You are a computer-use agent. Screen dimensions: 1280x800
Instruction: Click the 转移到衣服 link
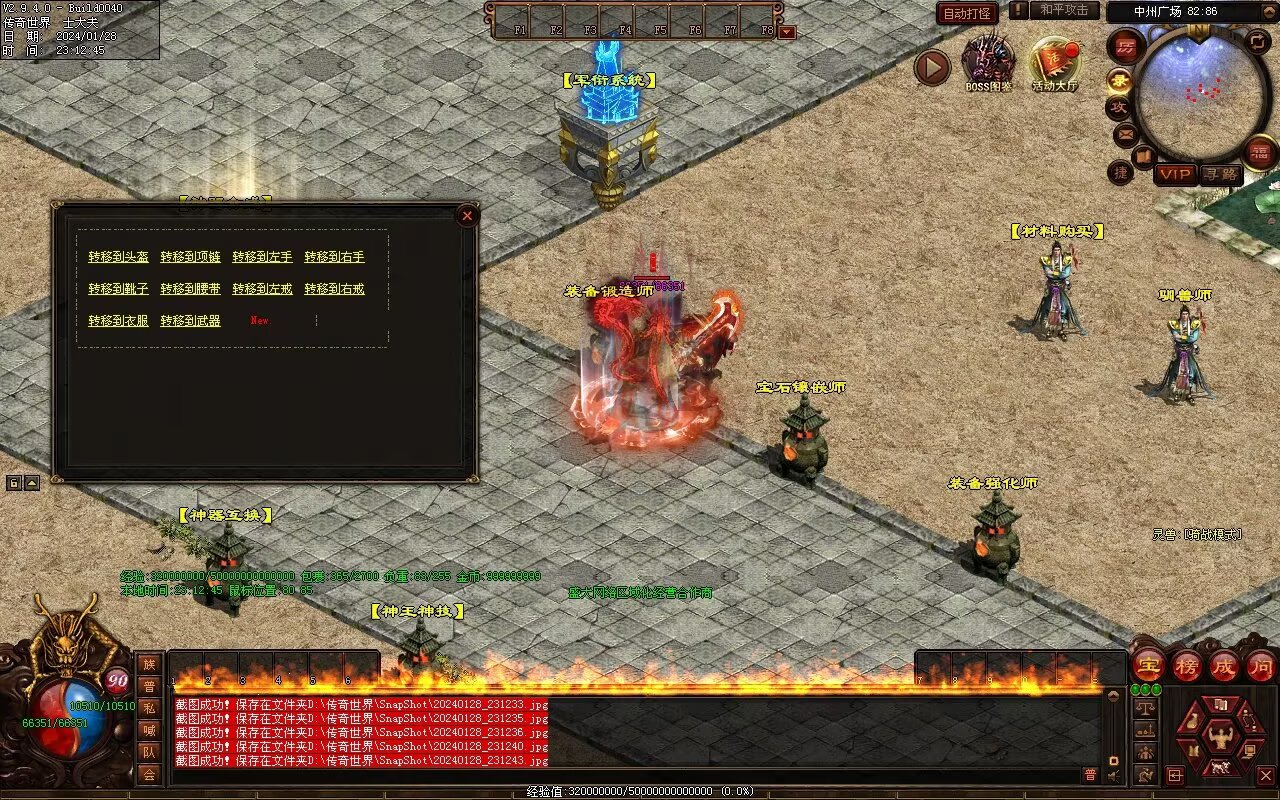[118, 321]
